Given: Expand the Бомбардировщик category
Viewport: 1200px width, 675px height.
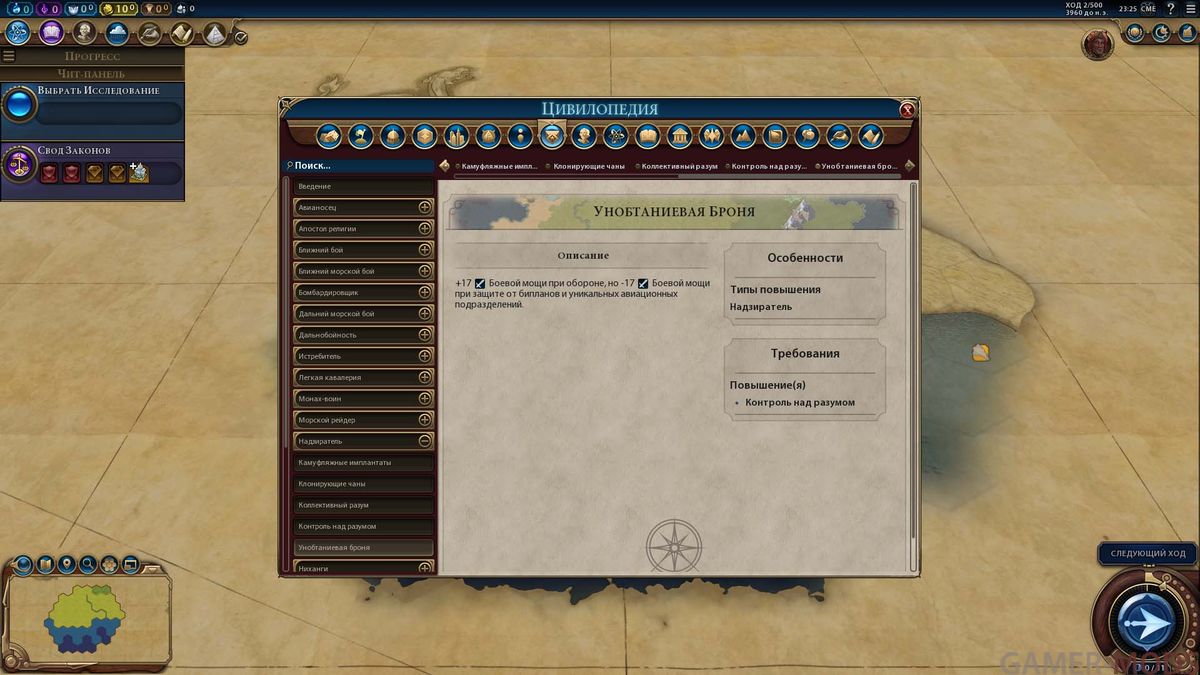Looking at the screenshot, I should [x=425, y=292].
